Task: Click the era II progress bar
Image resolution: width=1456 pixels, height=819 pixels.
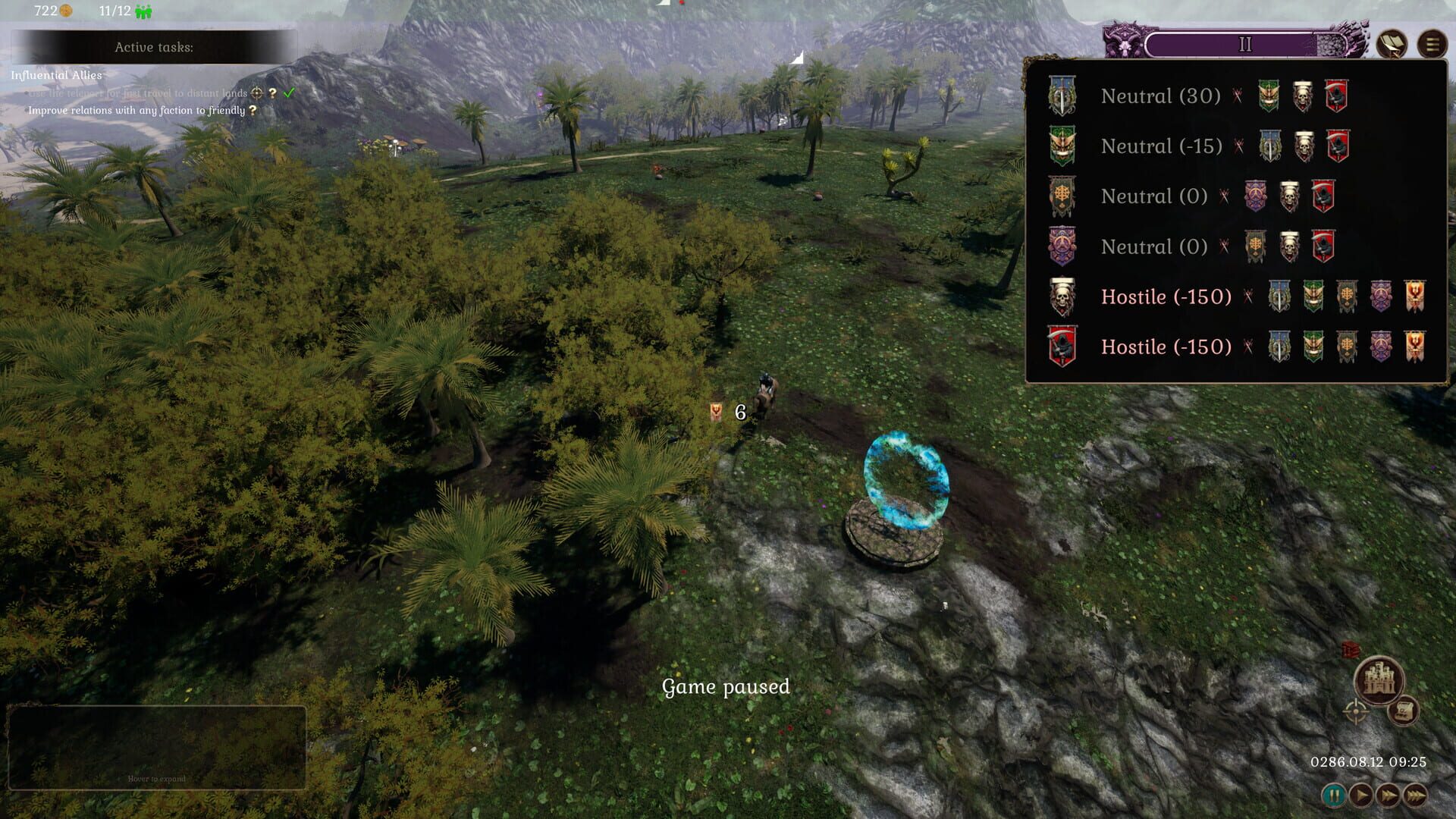Action: [x=1244, y=44]
